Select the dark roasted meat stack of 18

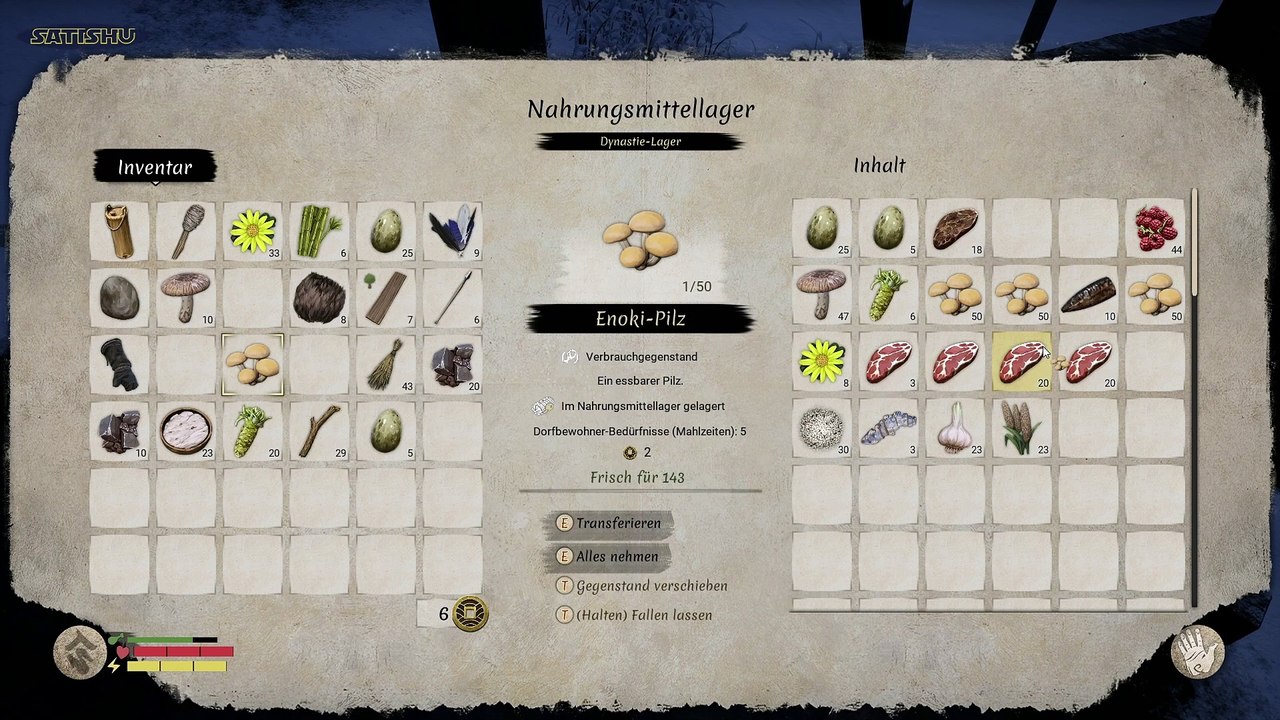point(954,228)
